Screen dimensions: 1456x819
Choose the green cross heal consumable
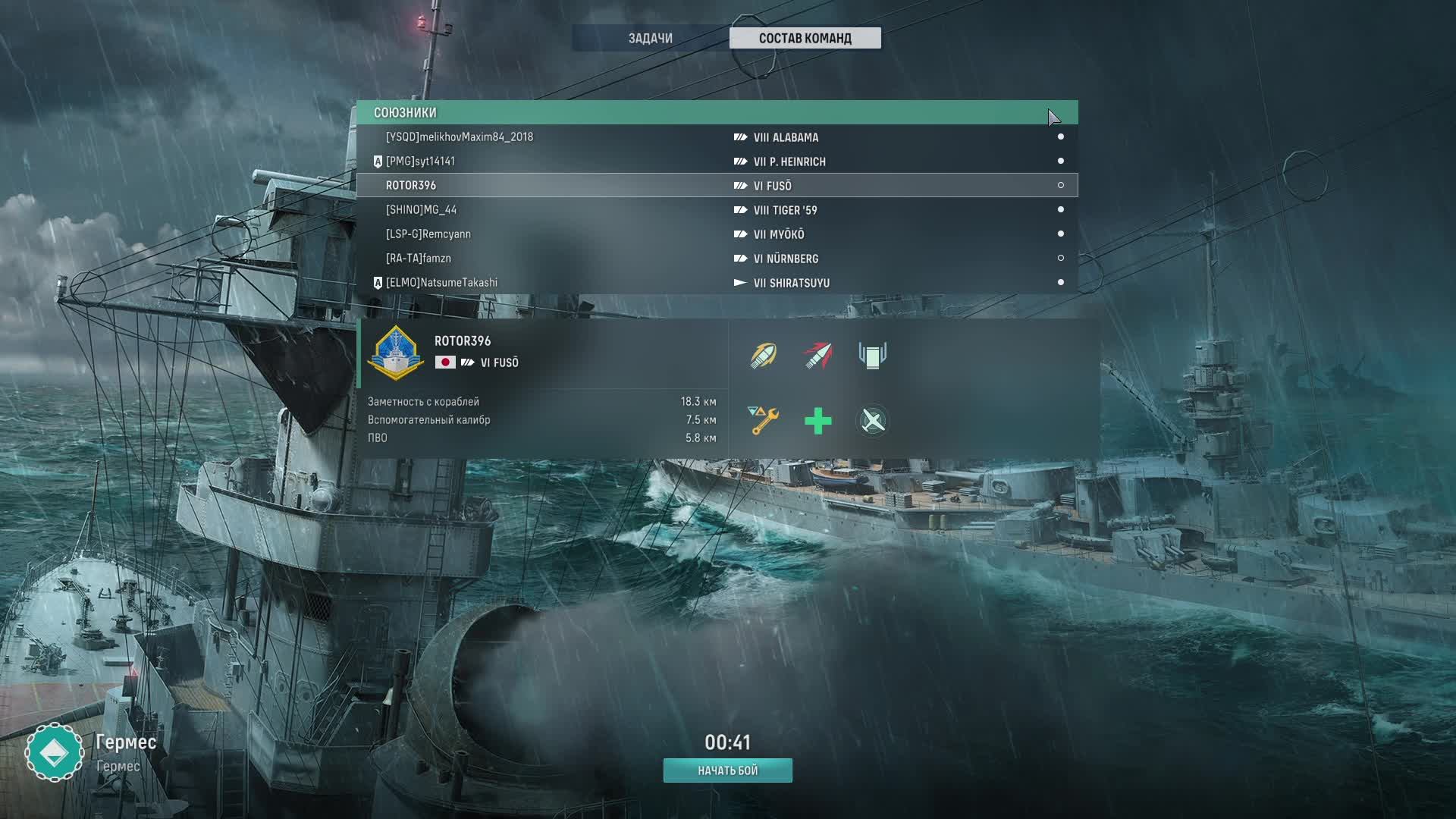[817, 421]
